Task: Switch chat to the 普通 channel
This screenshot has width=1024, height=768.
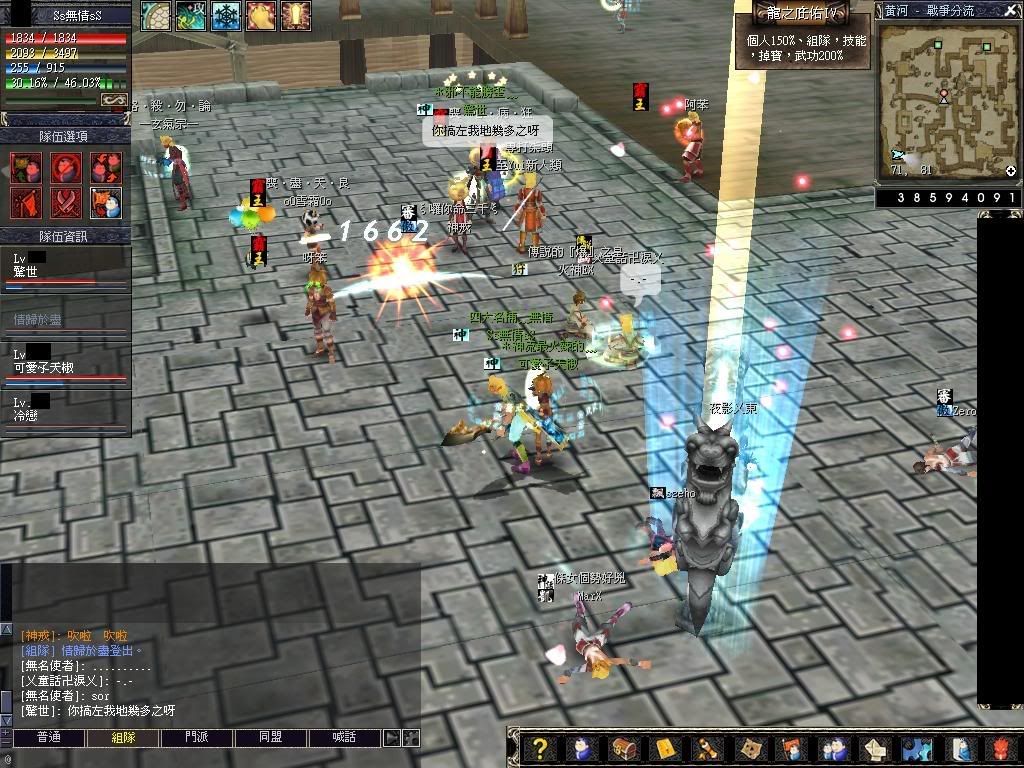Action: click(48, 737)
